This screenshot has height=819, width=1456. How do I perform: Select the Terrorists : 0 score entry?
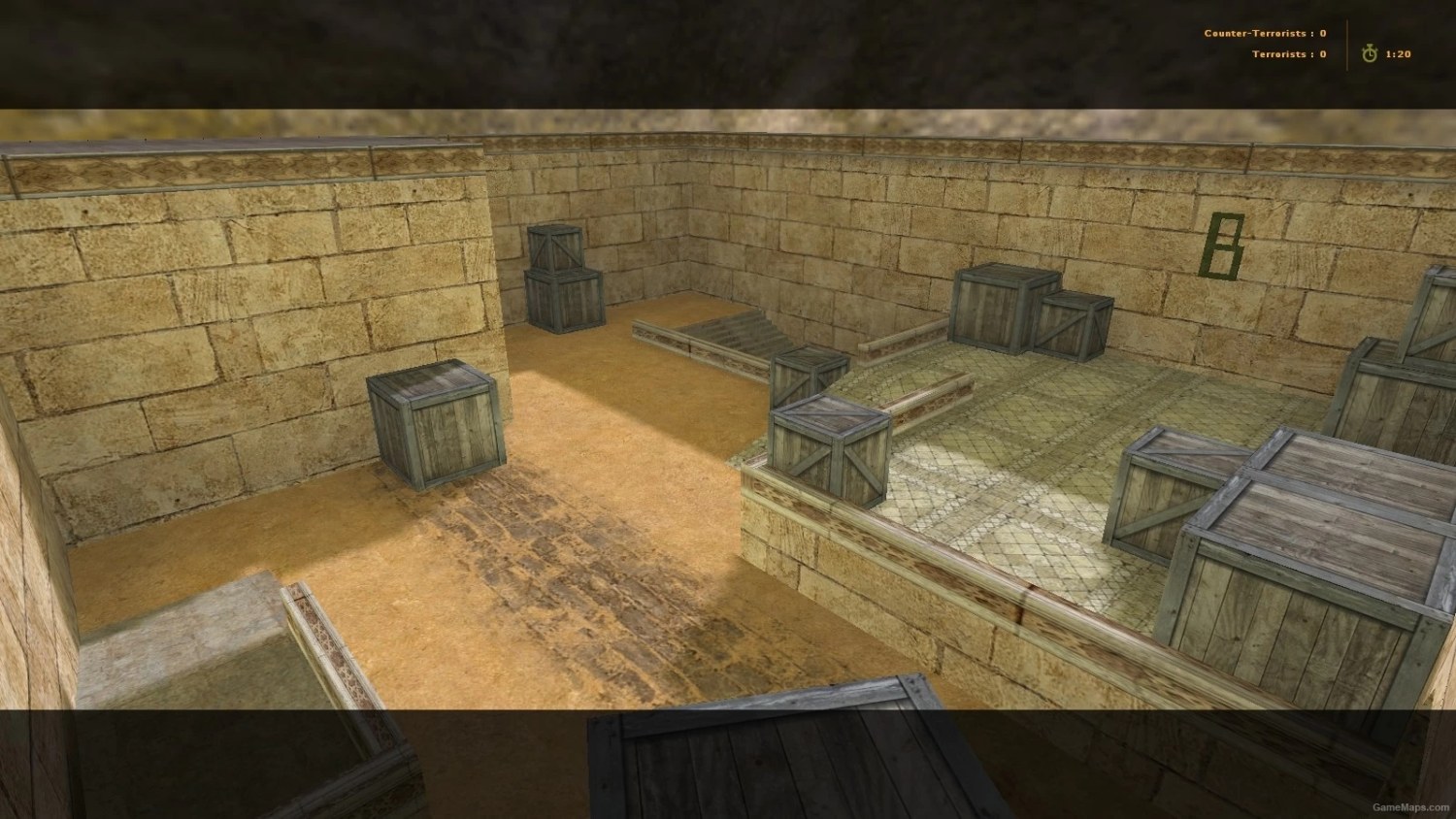1288,53
